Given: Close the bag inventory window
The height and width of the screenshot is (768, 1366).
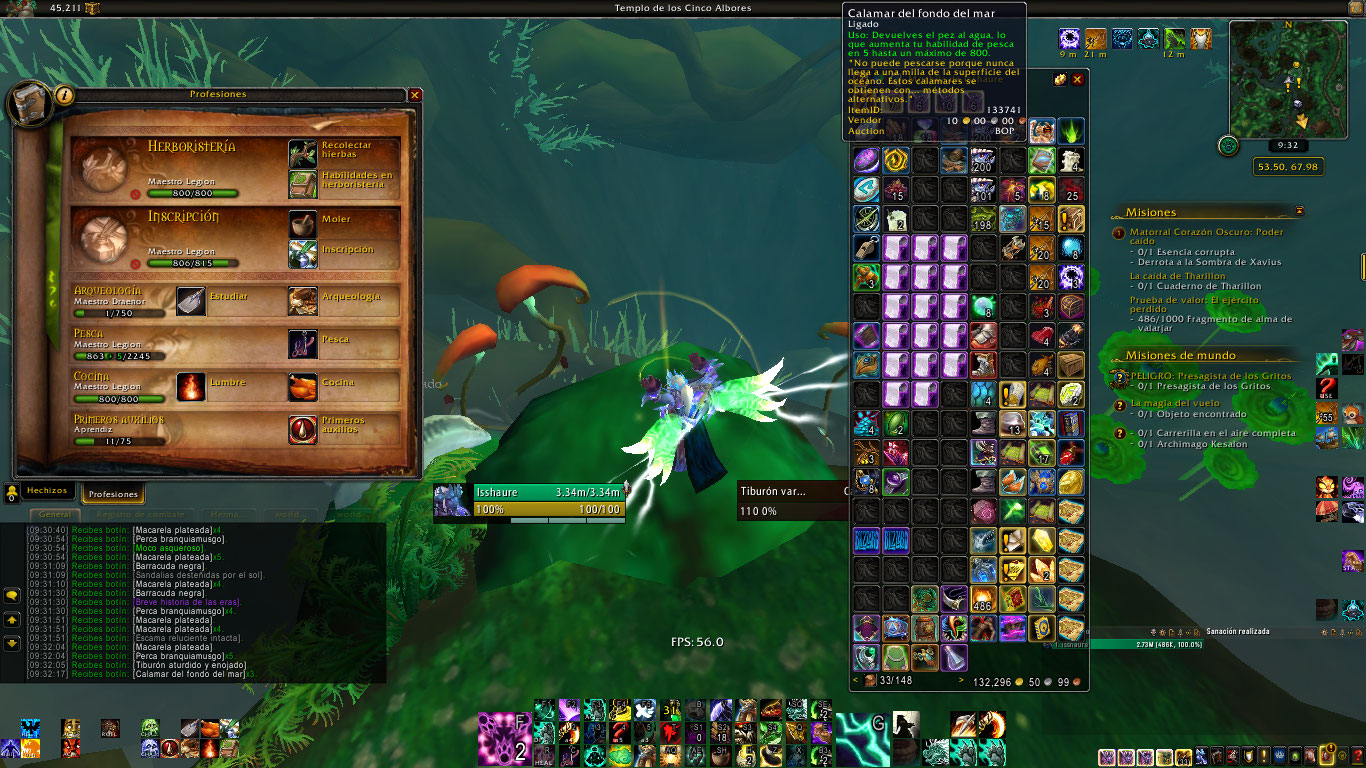Looking at the screenshot, I should (1077, 79).
